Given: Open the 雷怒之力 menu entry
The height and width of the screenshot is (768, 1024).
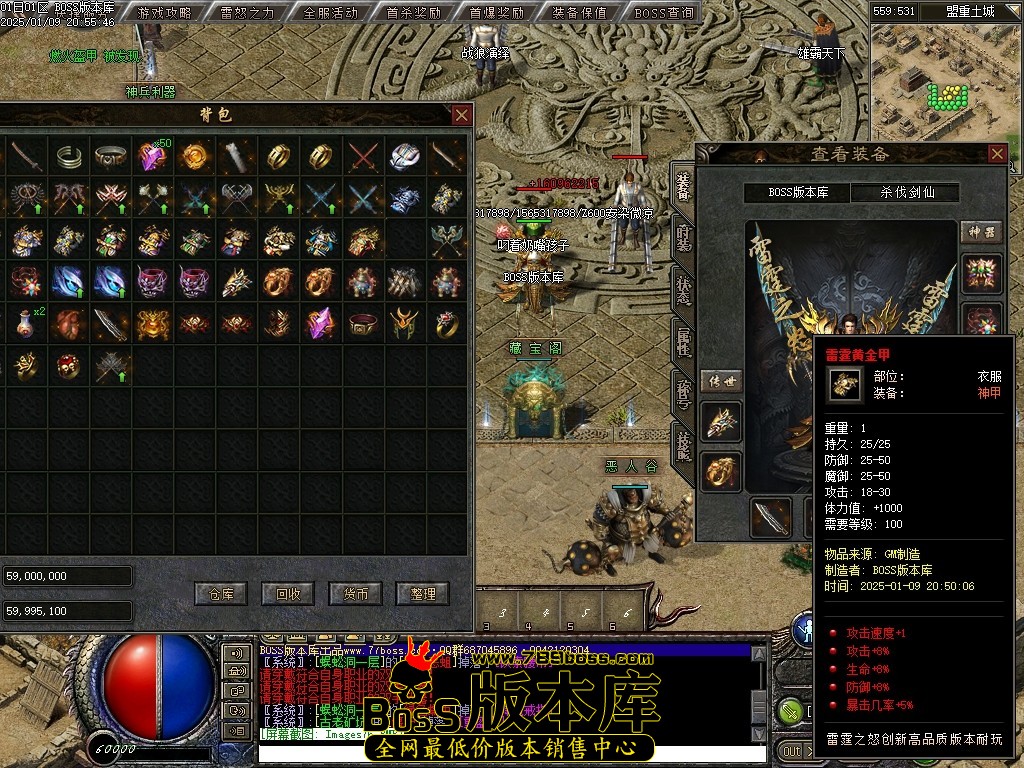Looking at the screenshot, I should click(248, 13).
